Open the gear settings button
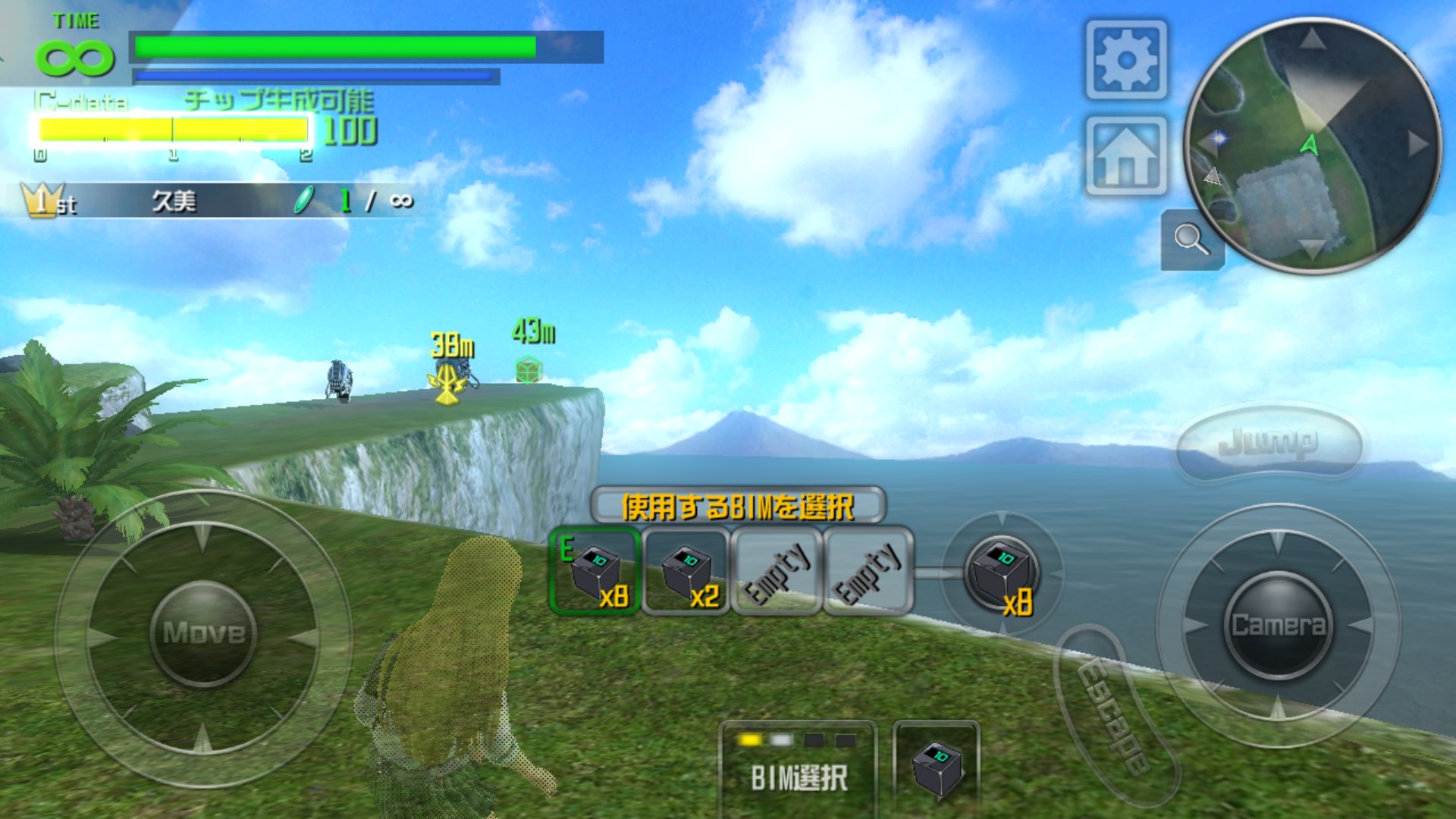Screen dimensions: 1456x819 click(1126, 61)
